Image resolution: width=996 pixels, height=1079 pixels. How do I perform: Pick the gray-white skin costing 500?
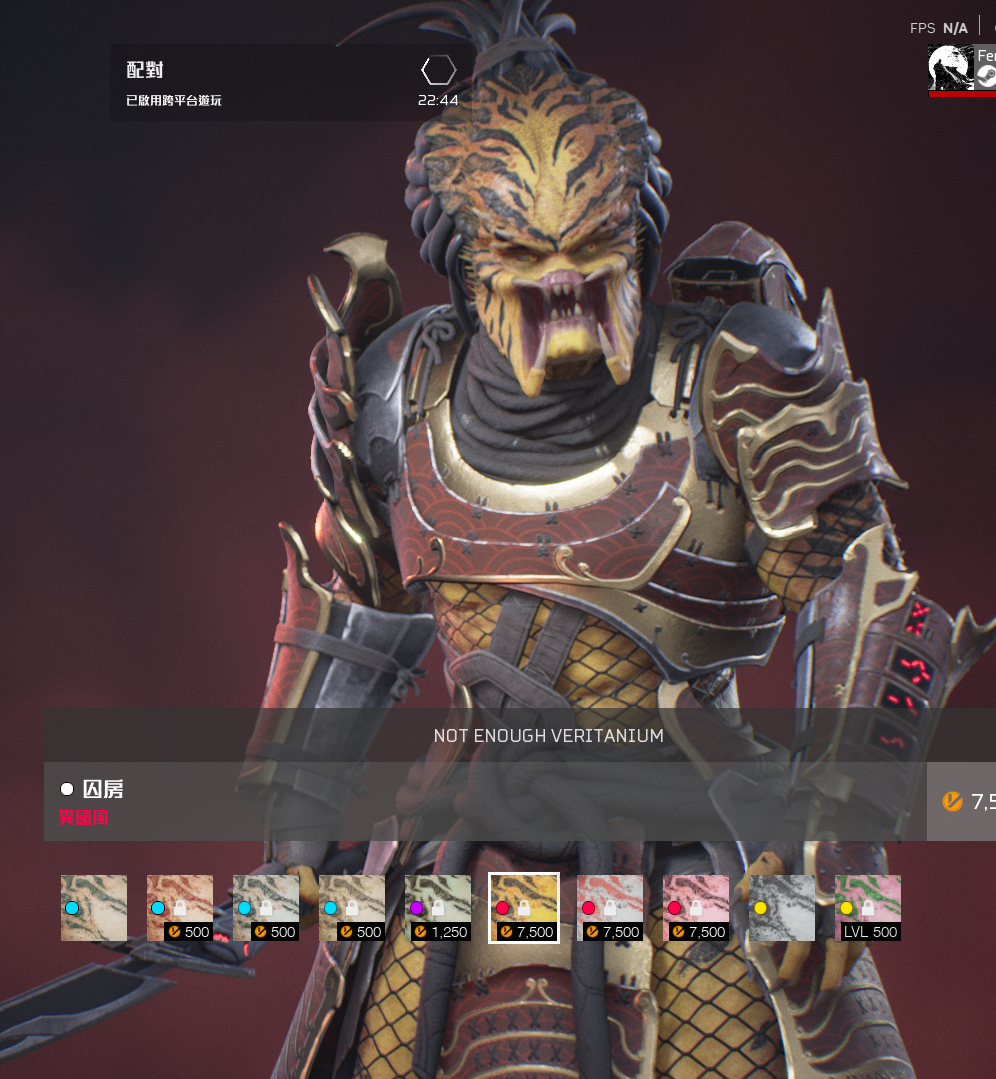(266, 908)
